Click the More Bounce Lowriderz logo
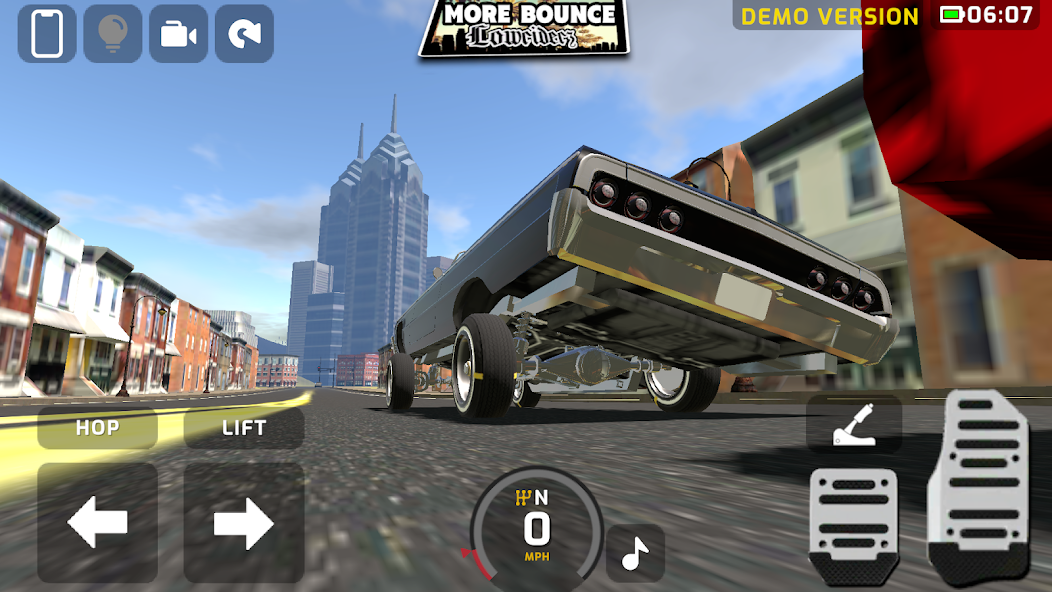This screenshot has width=1052, height=592. tap(524, 27)
